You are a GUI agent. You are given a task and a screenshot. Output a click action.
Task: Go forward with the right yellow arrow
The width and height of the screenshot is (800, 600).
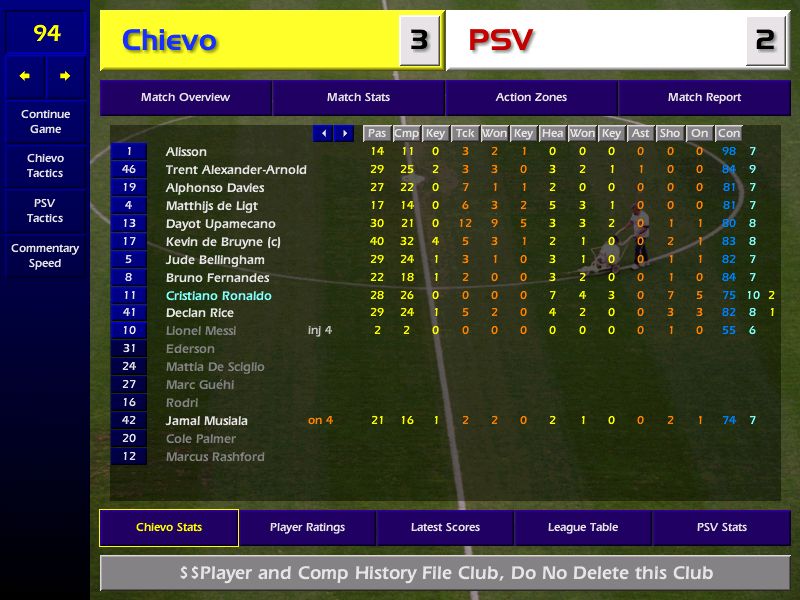(x=65, y=76)
